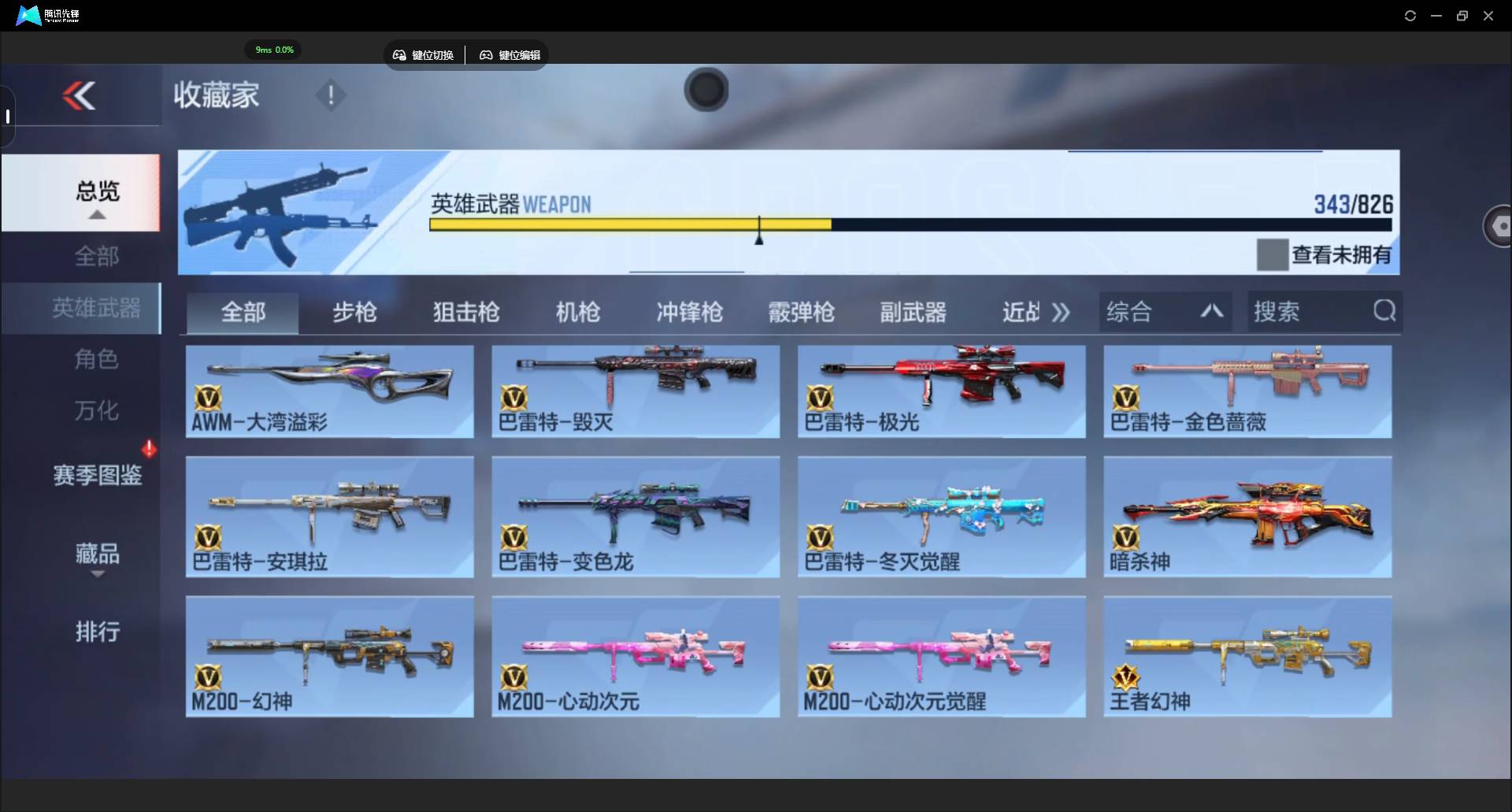Click the circular record button at top center

tap(706, 90)
